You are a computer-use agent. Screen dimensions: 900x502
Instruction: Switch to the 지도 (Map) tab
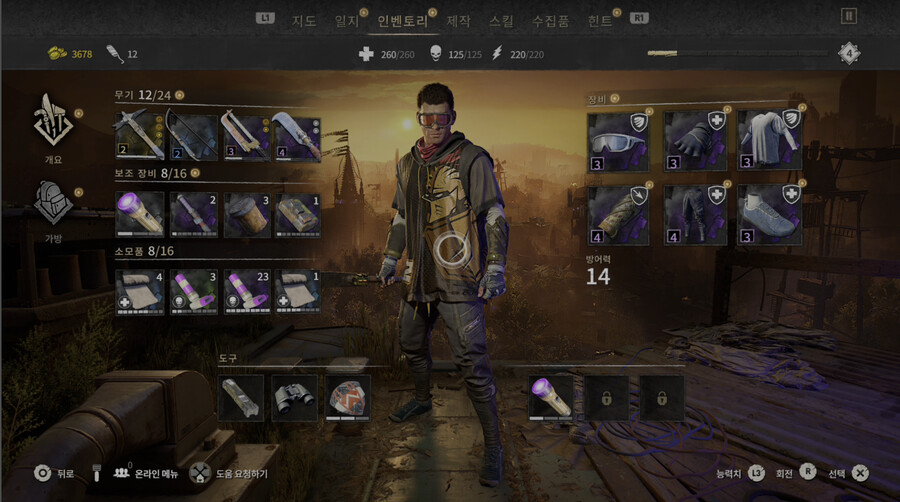[x=303, y=20]
